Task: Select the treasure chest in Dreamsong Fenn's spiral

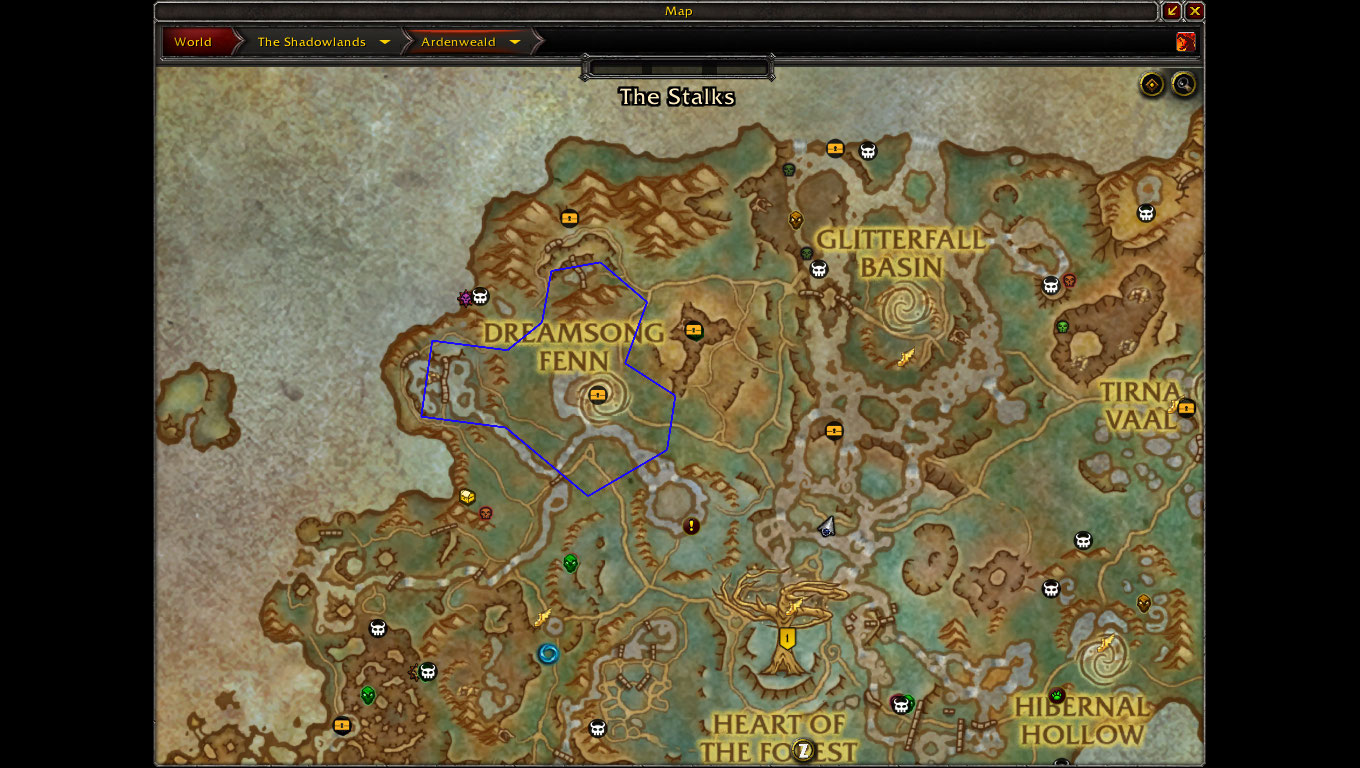Action: click(x=598, y=395)
